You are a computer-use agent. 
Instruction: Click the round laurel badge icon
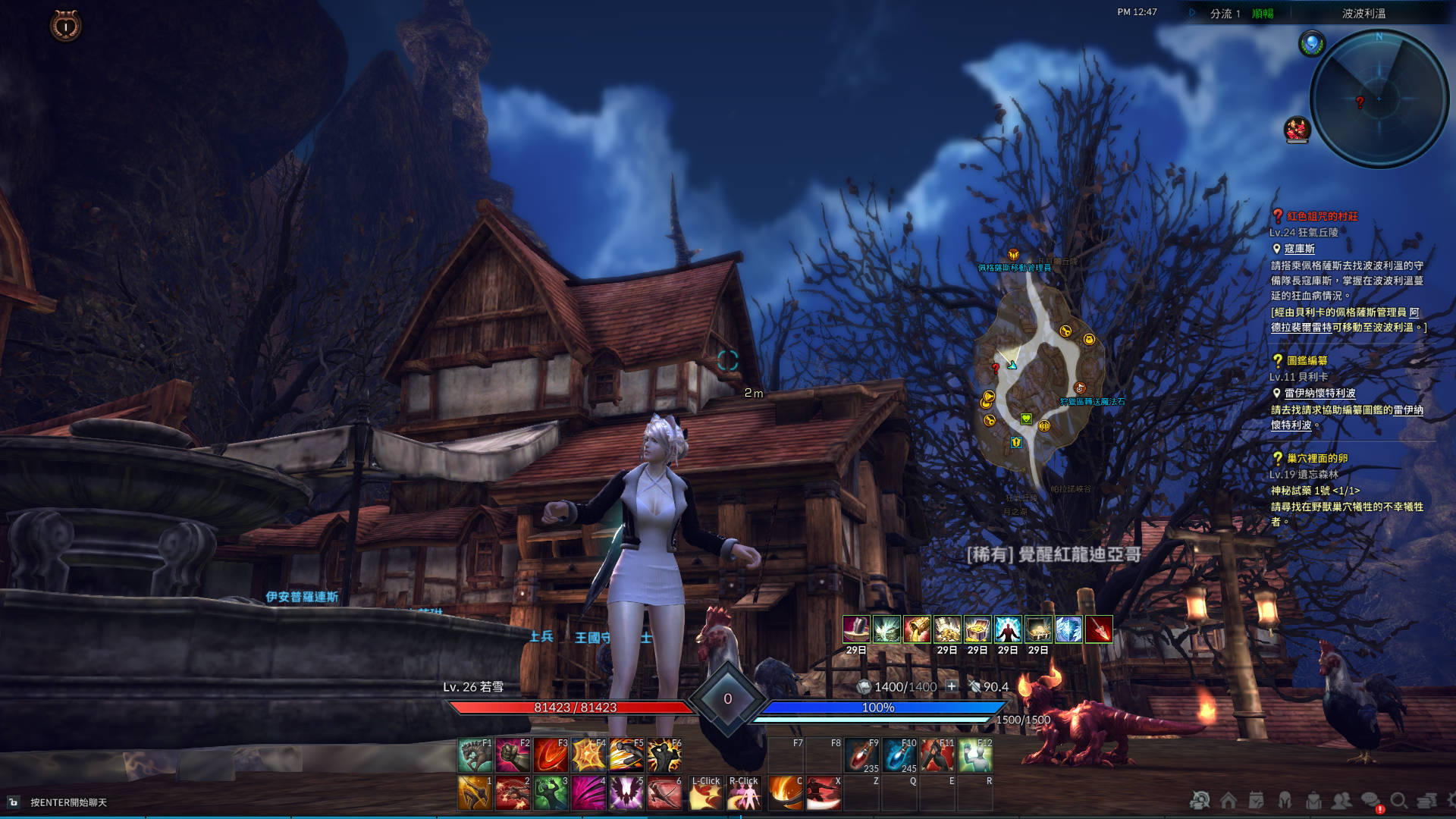click(66, 27)
